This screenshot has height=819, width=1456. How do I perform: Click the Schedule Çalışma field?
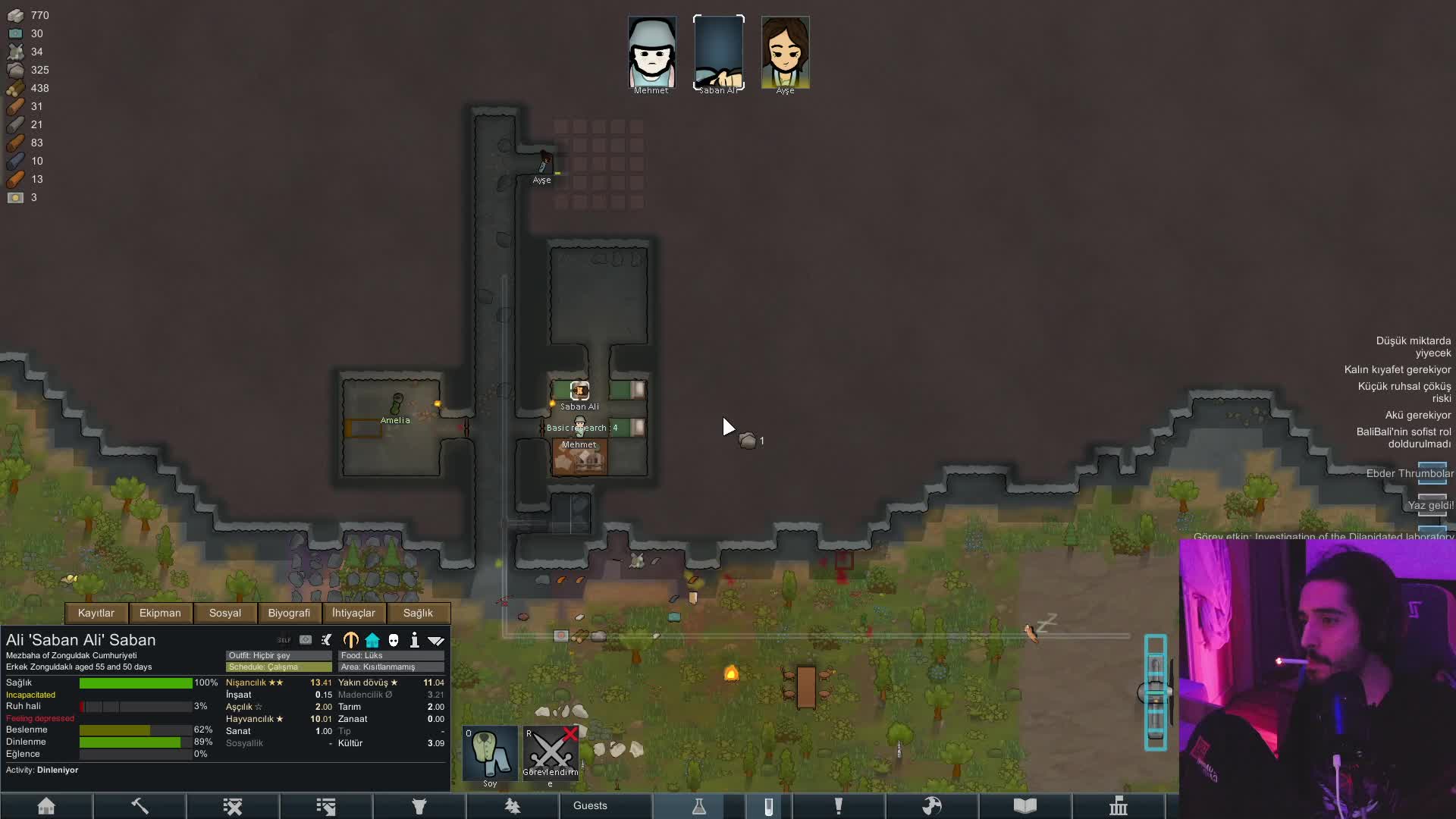point(278,667)
